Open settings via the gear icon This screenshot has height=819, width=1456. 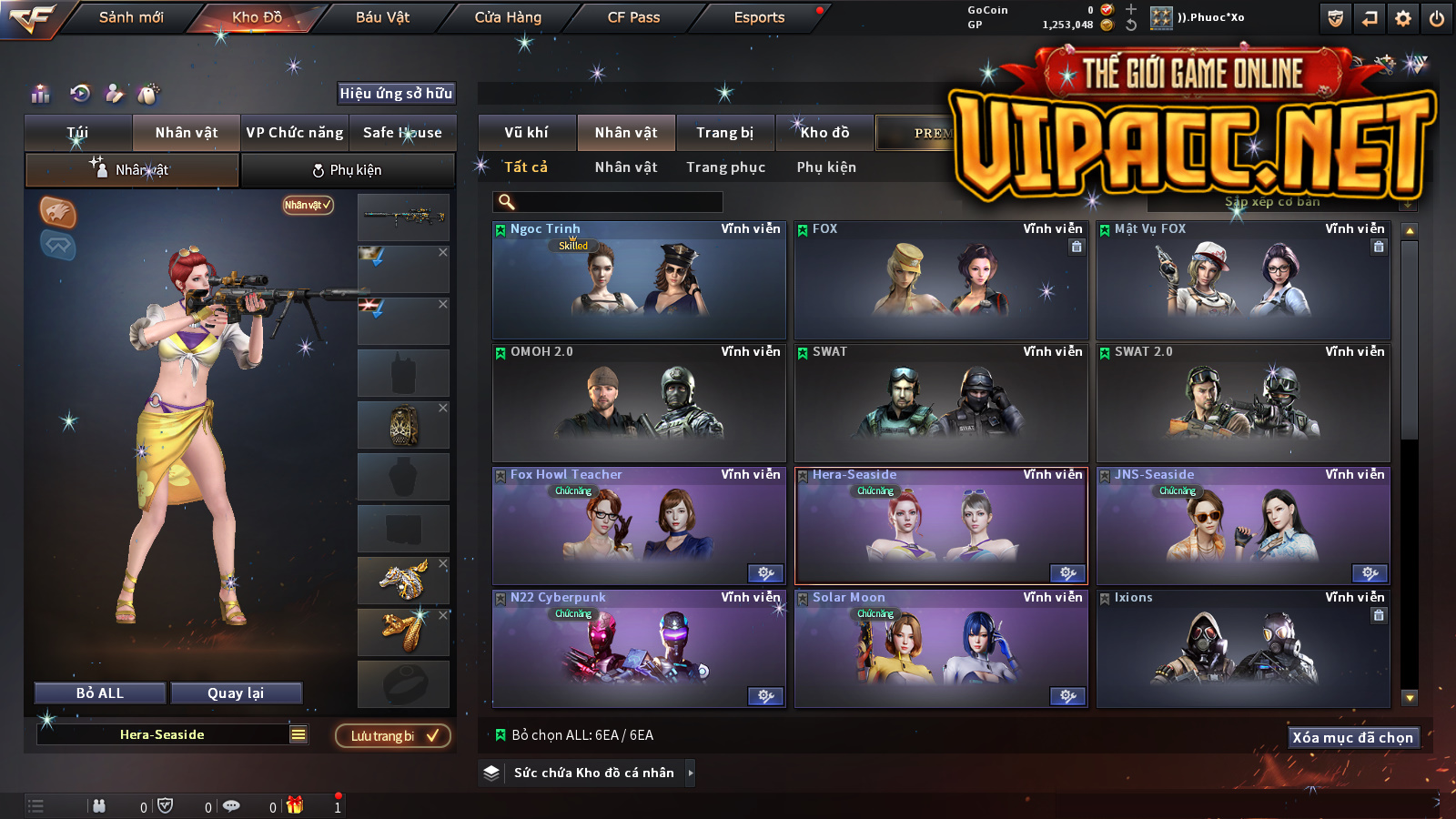coord(1403,18)
